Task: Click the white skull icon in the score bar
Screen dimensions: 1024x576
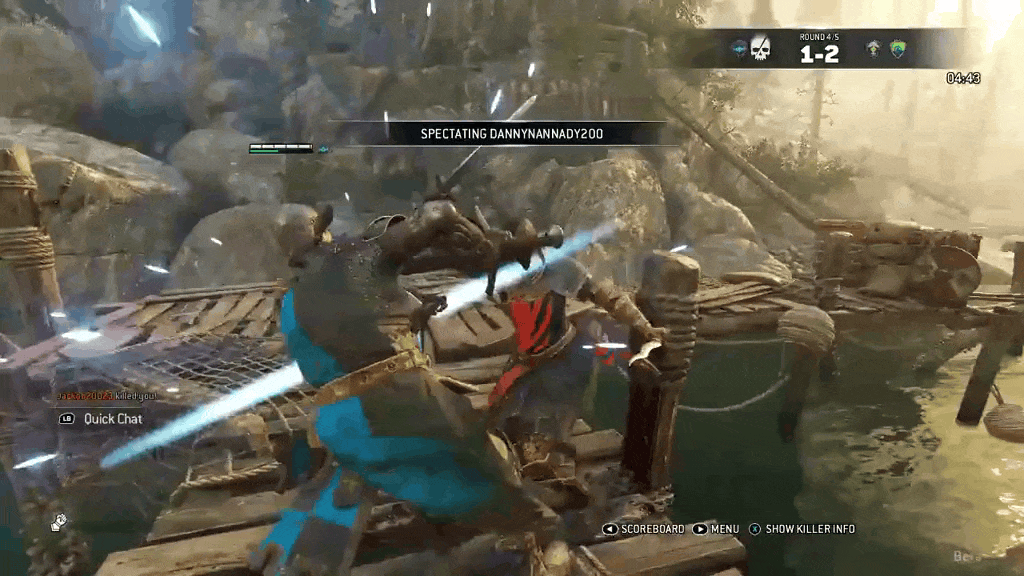Action: click(x=761, y=49)
